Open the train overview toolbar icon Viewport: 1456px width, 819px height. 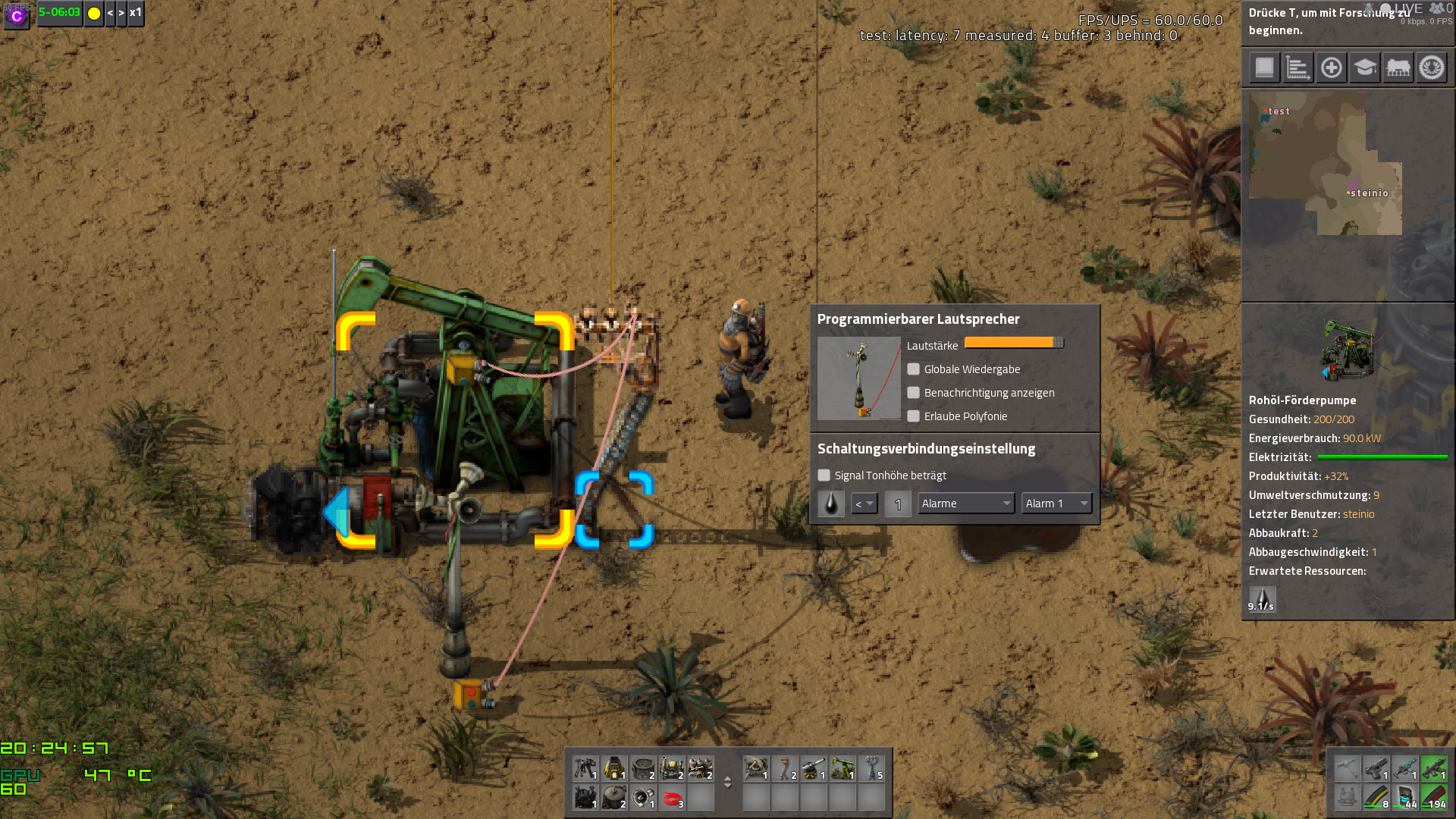(x=1398, y=67)
